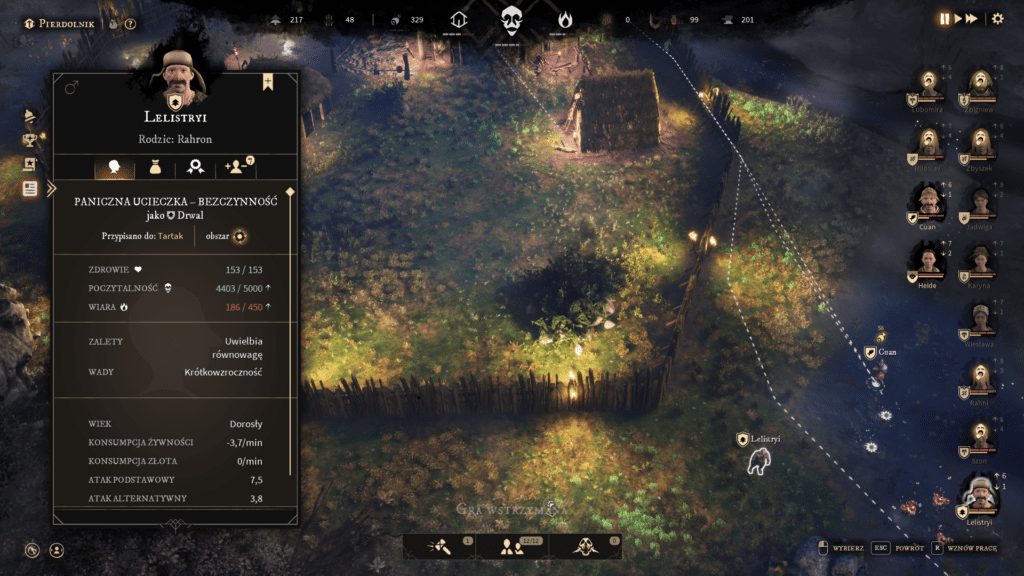Image resolution: width=1024 pixels, height=576 pixels.
Task: Select the head profile tab
Action: [113, 168]
